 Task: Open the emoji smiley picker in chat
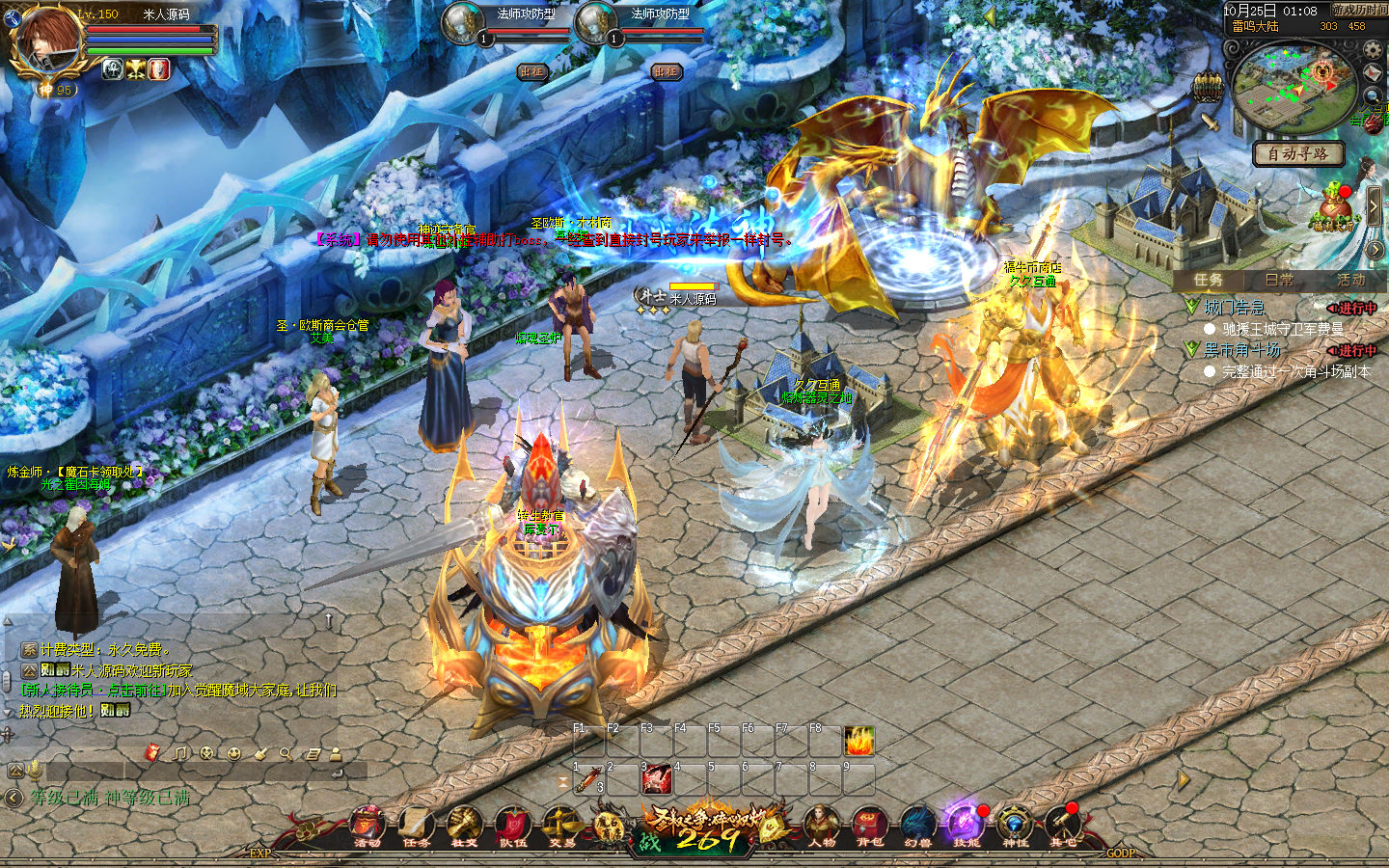point(233,753)
